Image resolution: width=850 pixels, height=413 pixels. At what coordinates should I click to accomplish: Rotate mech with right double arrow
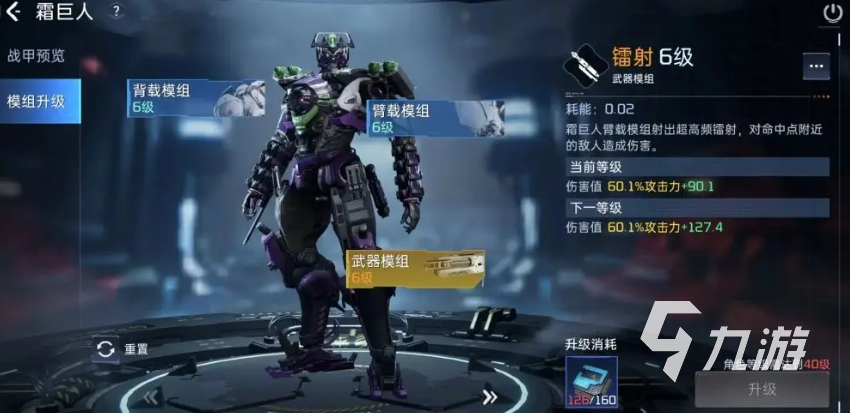(490, 395)
